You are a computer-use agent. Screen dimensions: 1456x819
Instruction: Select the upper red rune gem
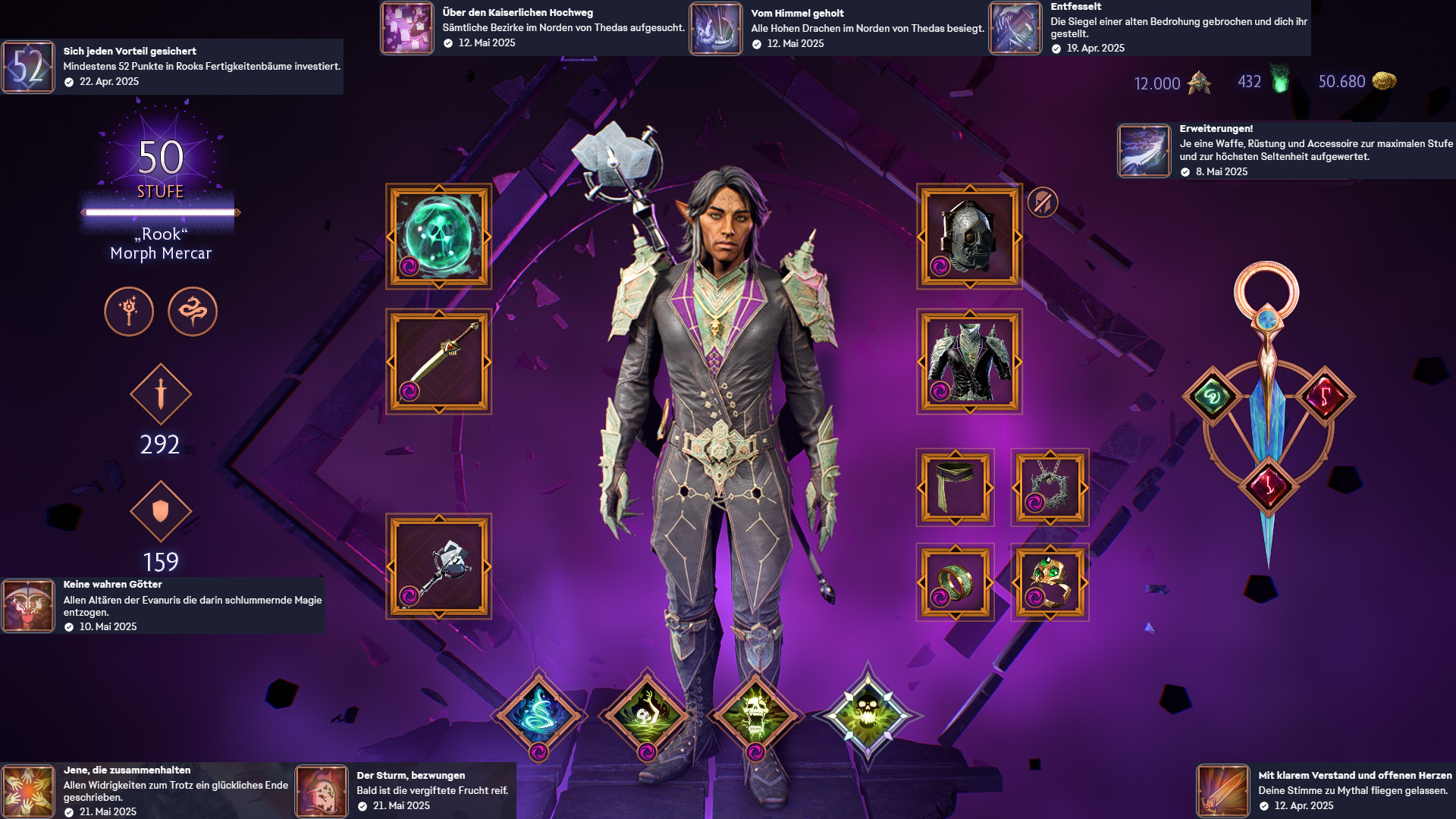(1325, 396)
